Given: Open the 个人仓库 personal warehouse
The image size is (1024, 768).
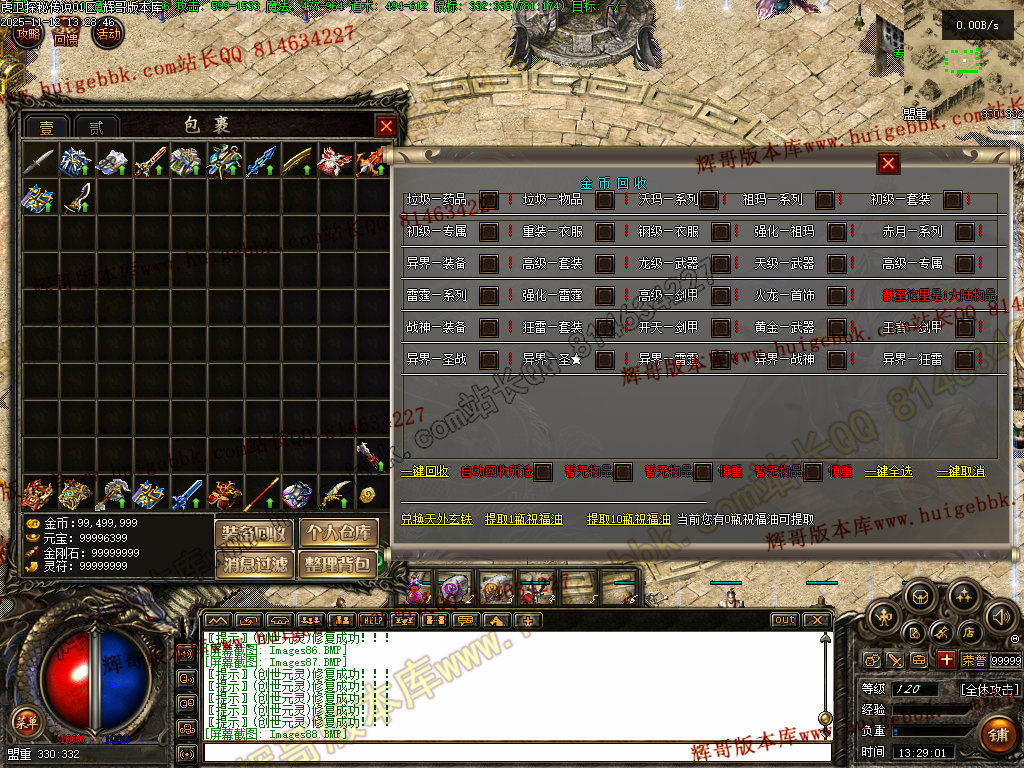Looking at the screenshot, I should [341, 532].
